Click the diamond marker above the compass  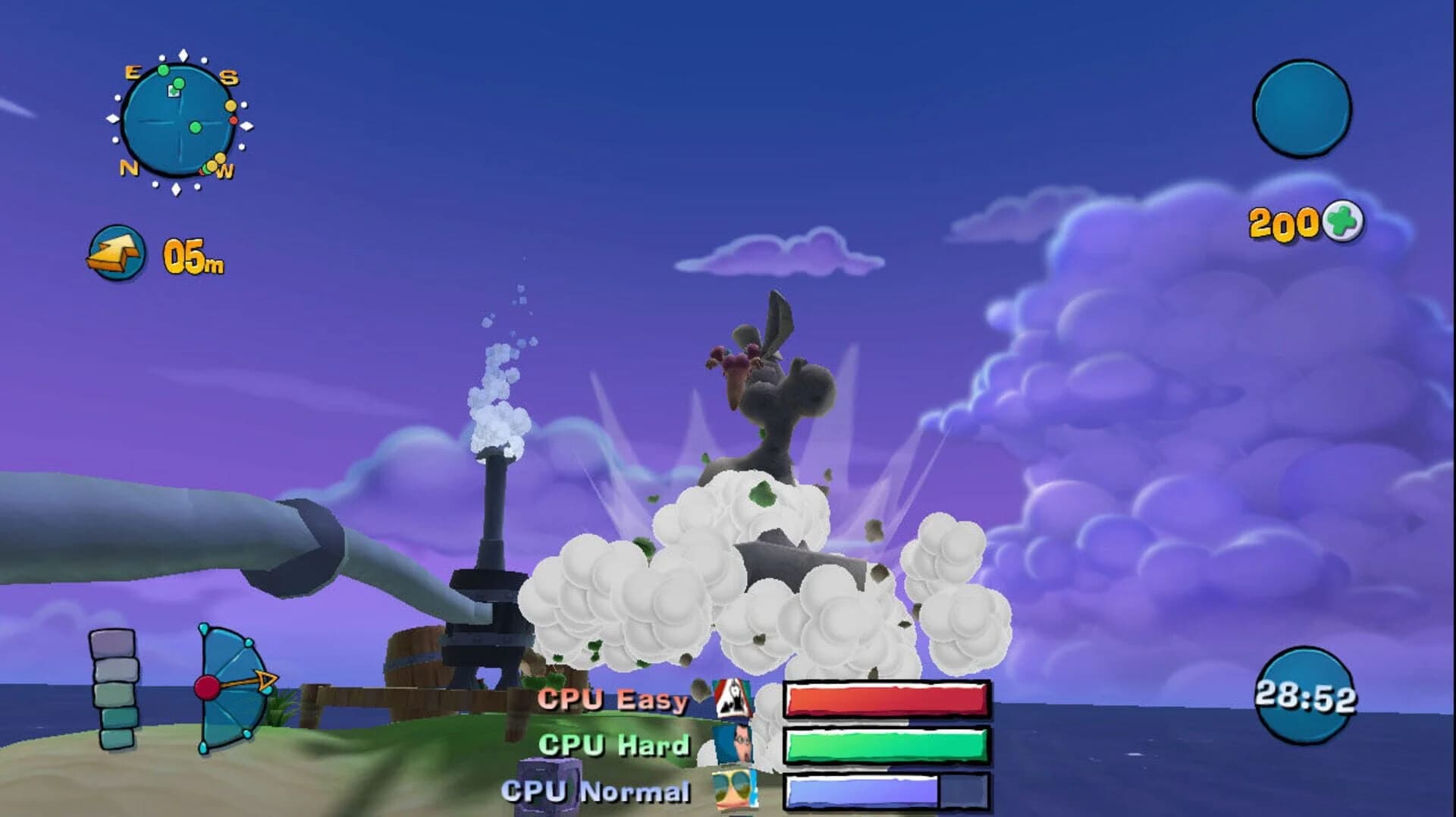(x=183, y=54)
